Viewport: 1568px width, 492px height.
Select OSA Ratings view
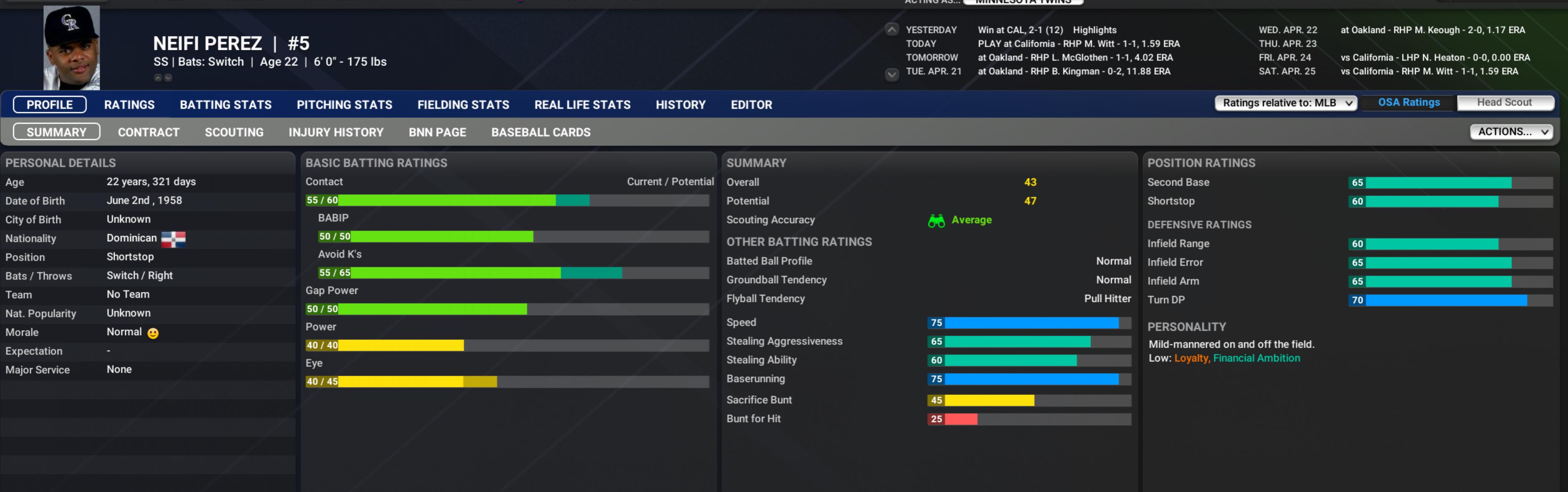[x=1408, y=102]
